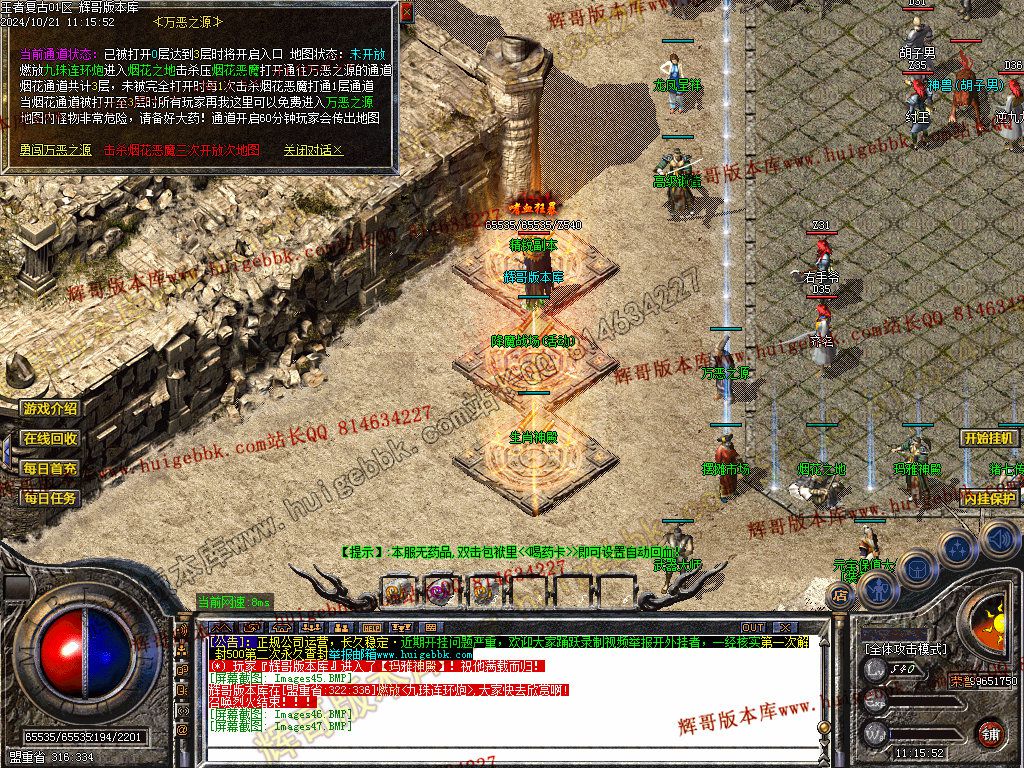
Task: Click the OUT button above the chat
Action: [x=753, y=627]
